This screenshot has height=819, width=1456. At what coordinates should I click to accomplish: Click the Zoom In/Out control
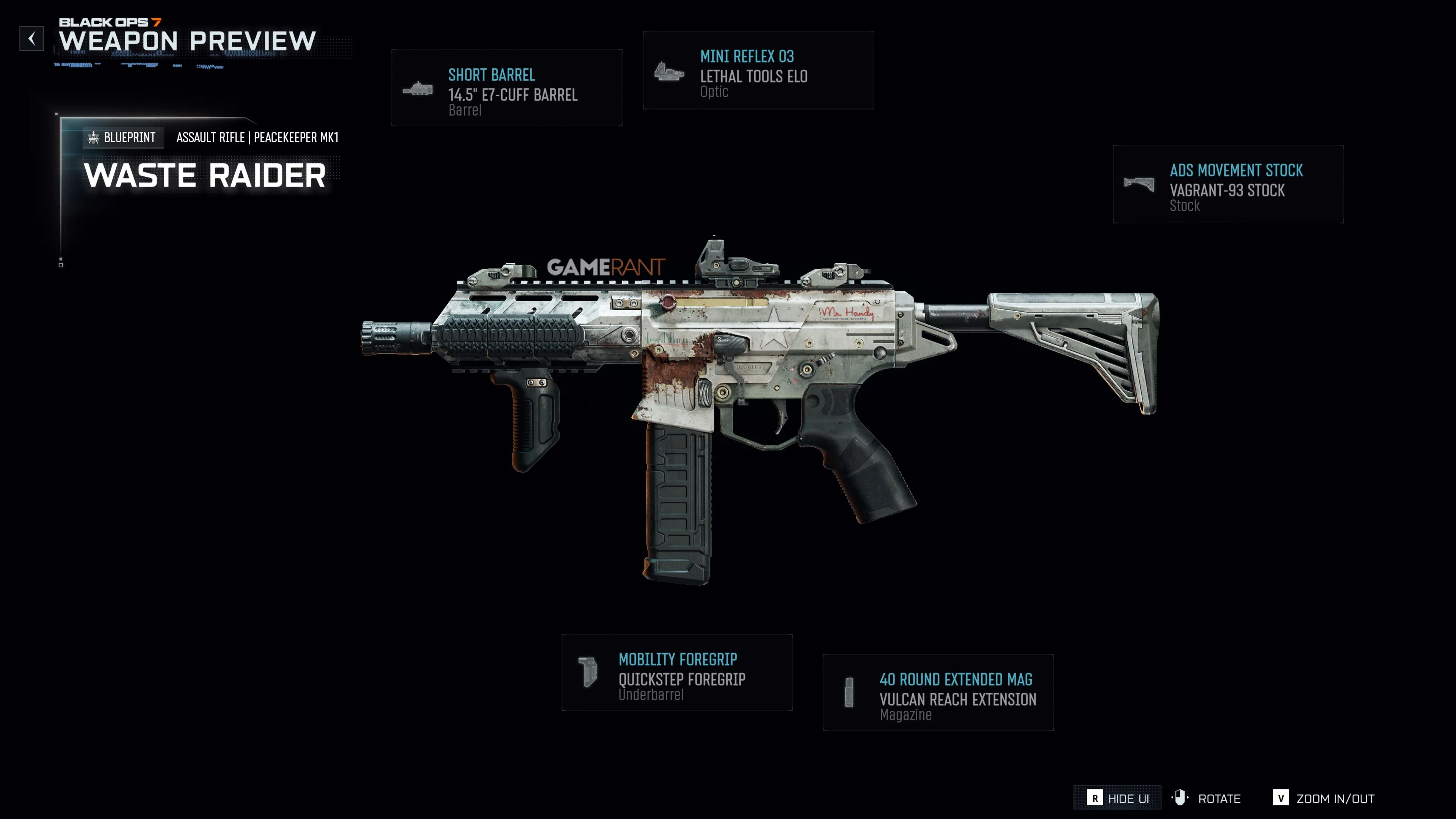coord(1324,798)
